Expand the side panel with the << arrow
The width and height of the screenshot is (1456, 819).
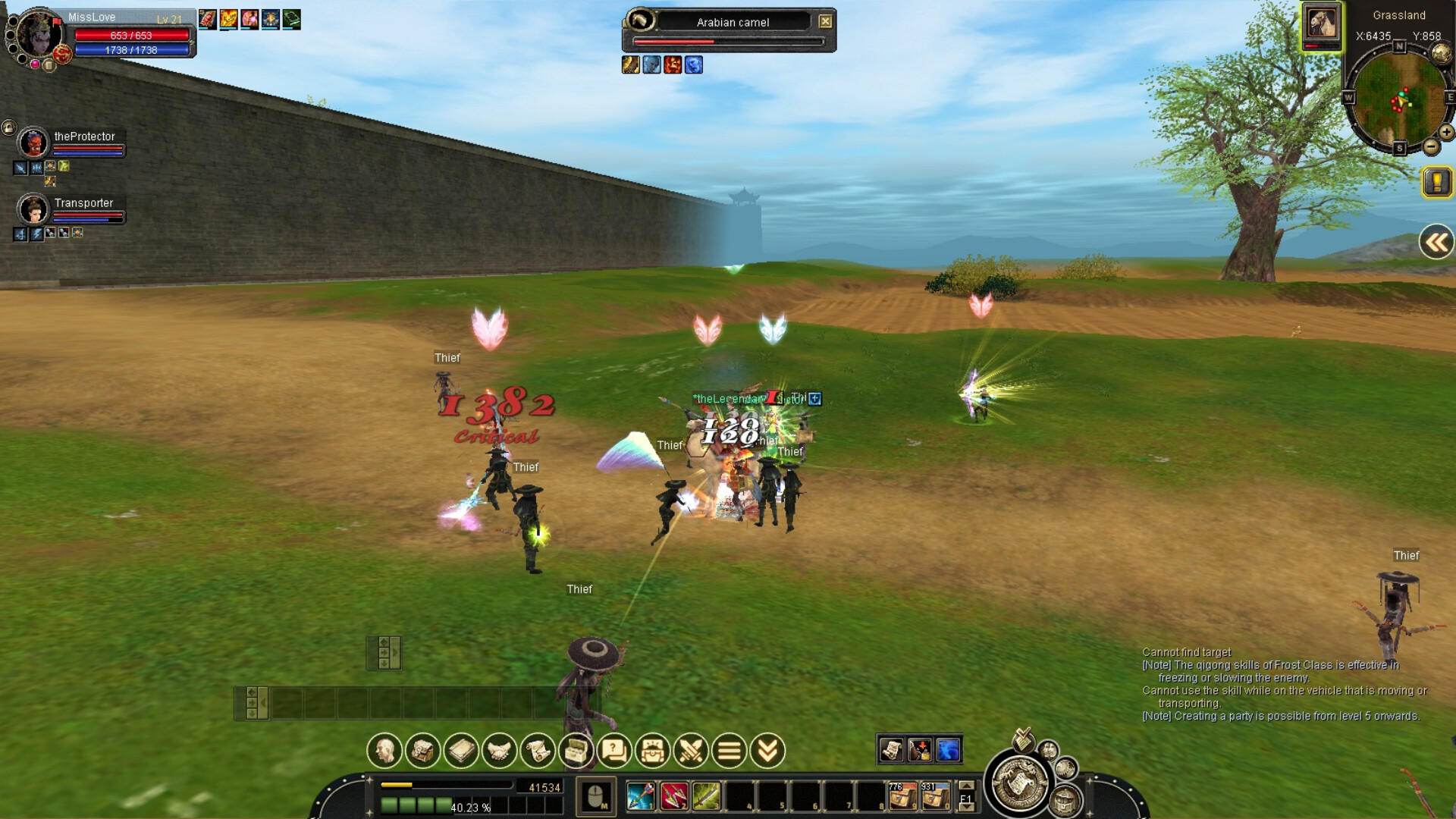(x=1436, y=241)
